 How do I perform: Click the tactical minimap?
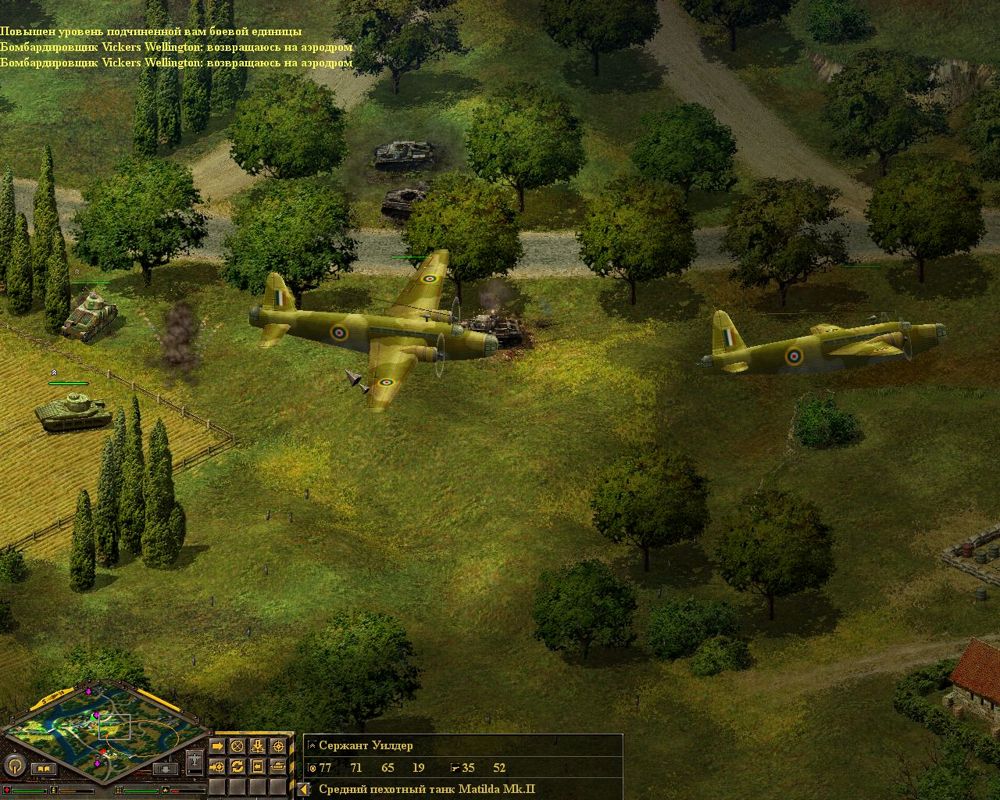pyautogui.click(x=105, y=732)
